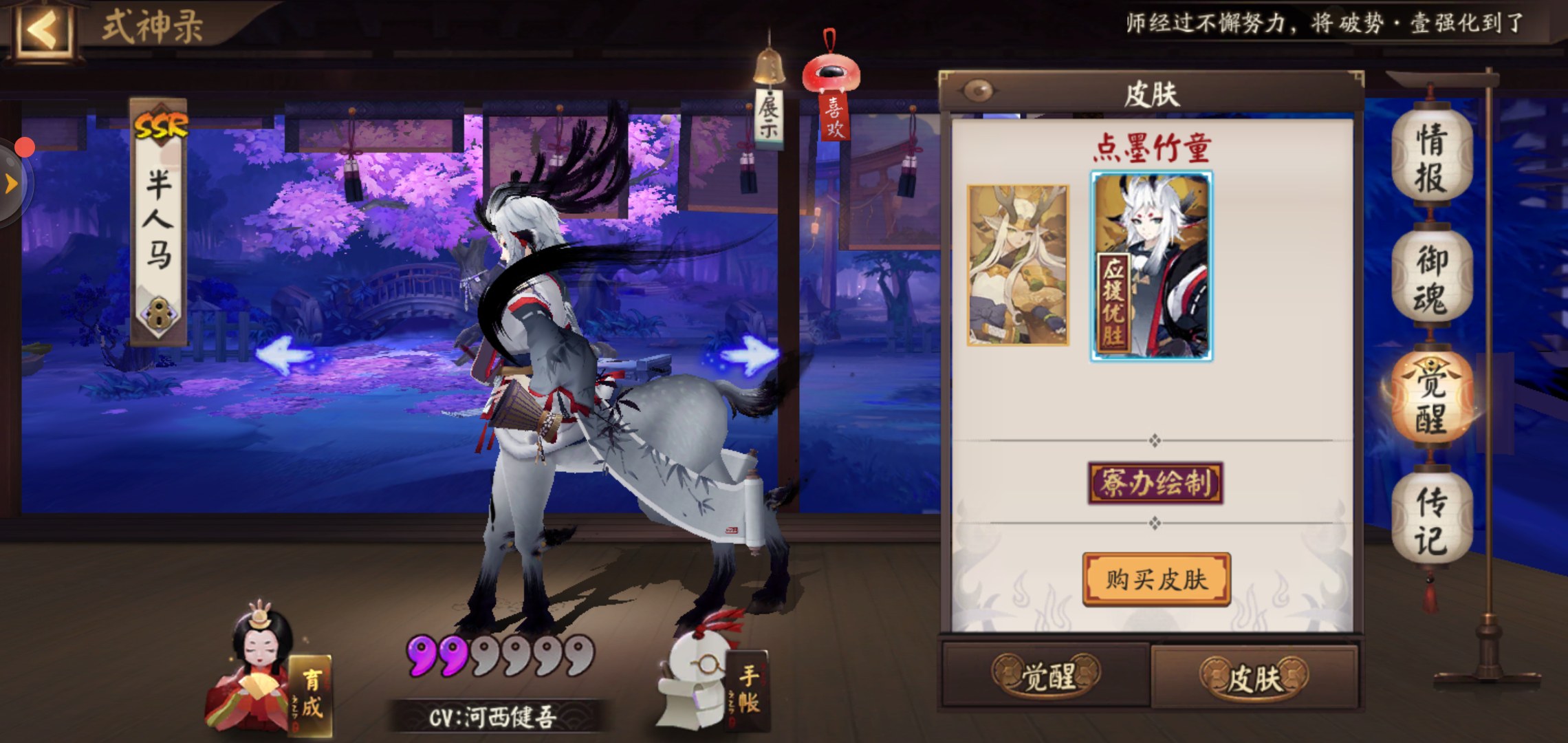
Task: Switch to the bottom 觉醒 tab
Action: coord(1046,676)
